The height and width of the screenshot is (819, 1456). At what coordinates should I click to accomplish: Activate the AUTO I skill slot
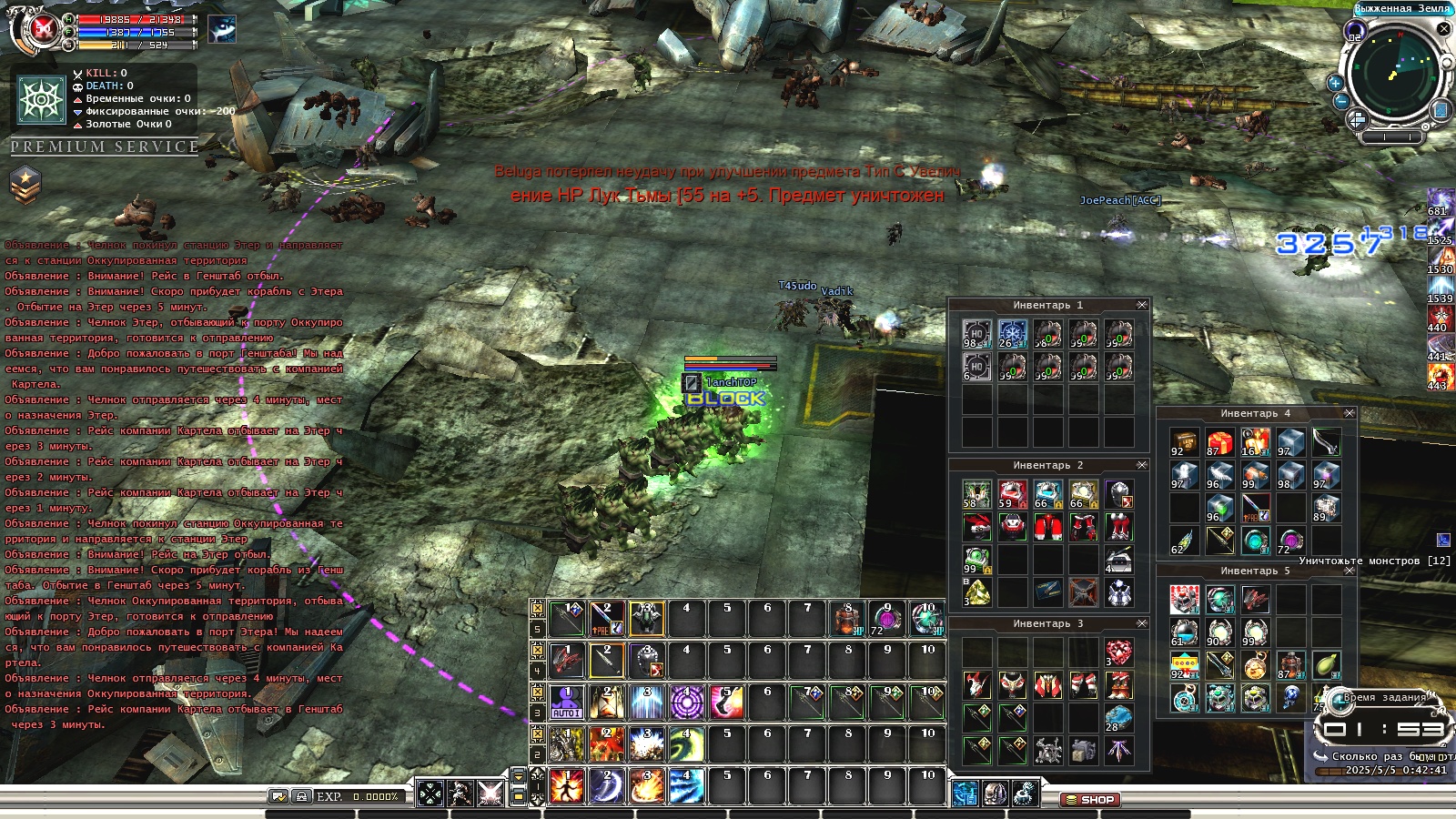(566, 703)
